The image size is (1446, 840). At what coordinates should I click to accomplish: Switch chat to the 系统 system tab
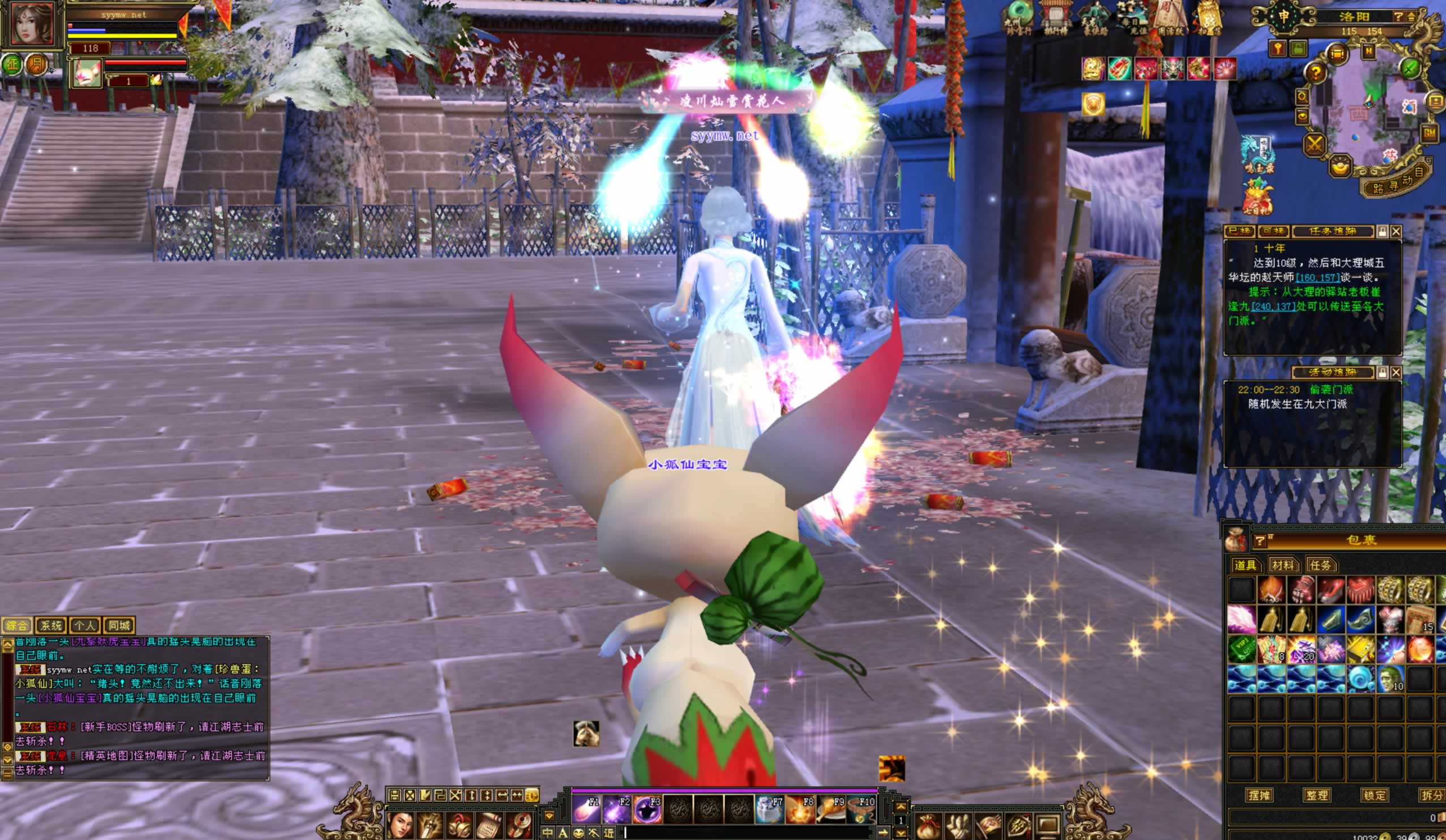pyautogui.click(x=50, y=625)
